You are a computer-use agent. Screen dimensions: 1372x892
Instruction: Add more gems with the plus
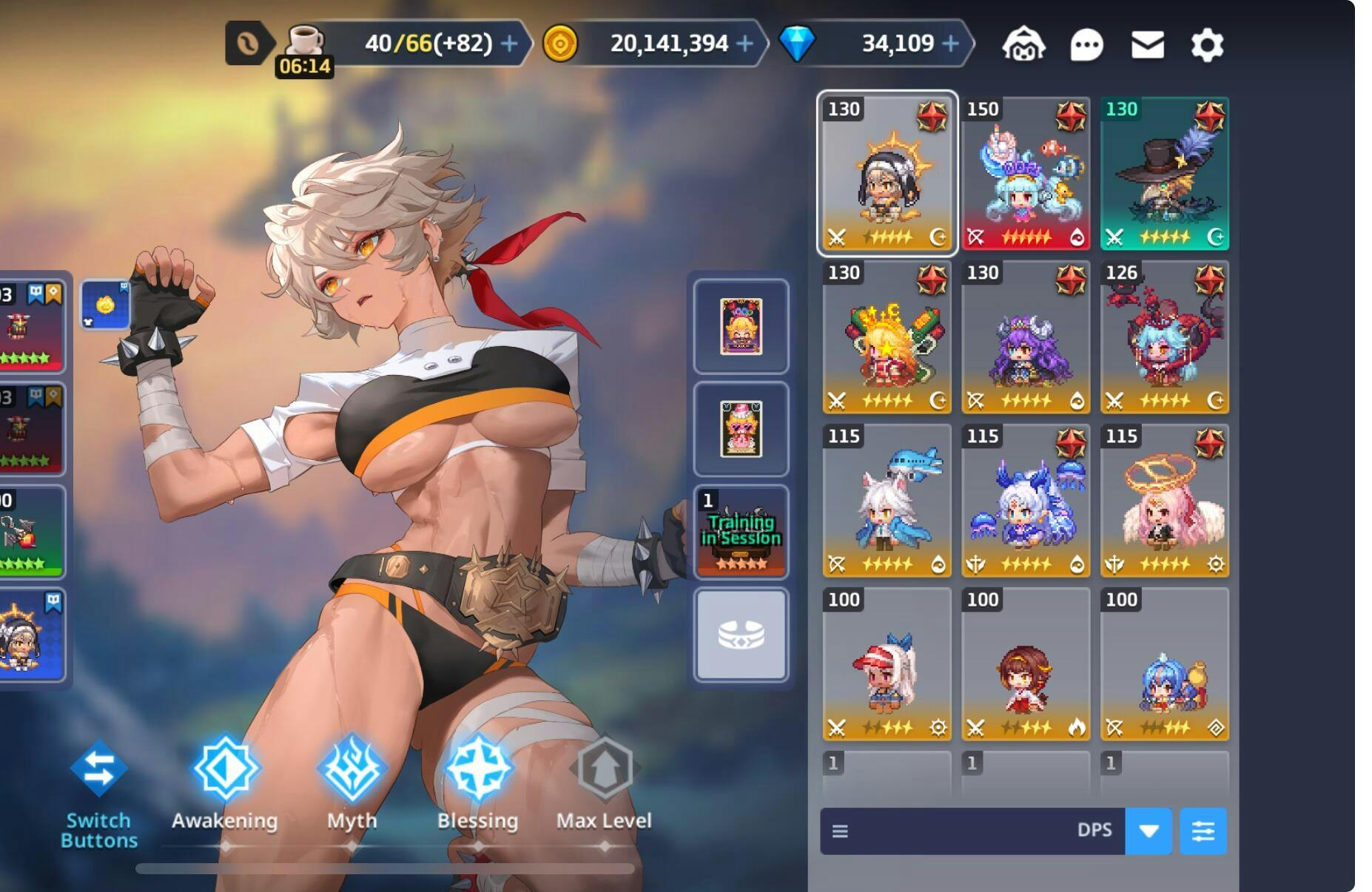tap(950, 44)
